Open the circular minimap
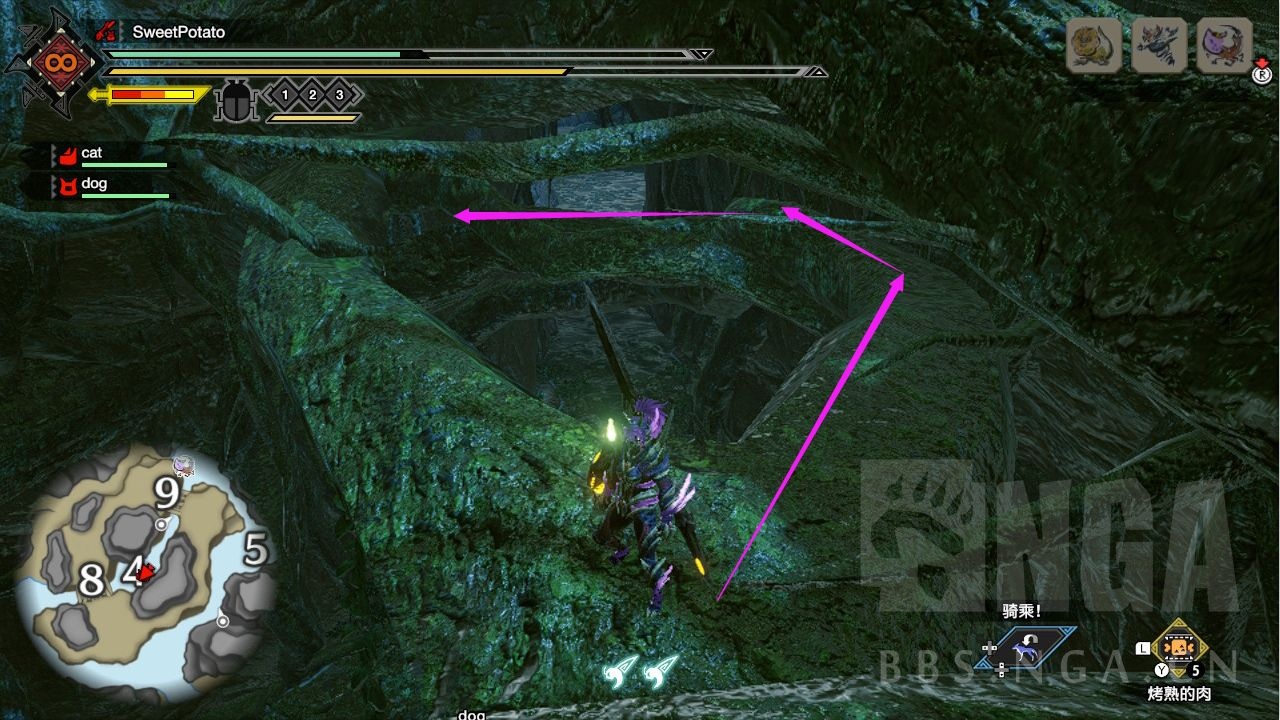 [x=146, y=573]
